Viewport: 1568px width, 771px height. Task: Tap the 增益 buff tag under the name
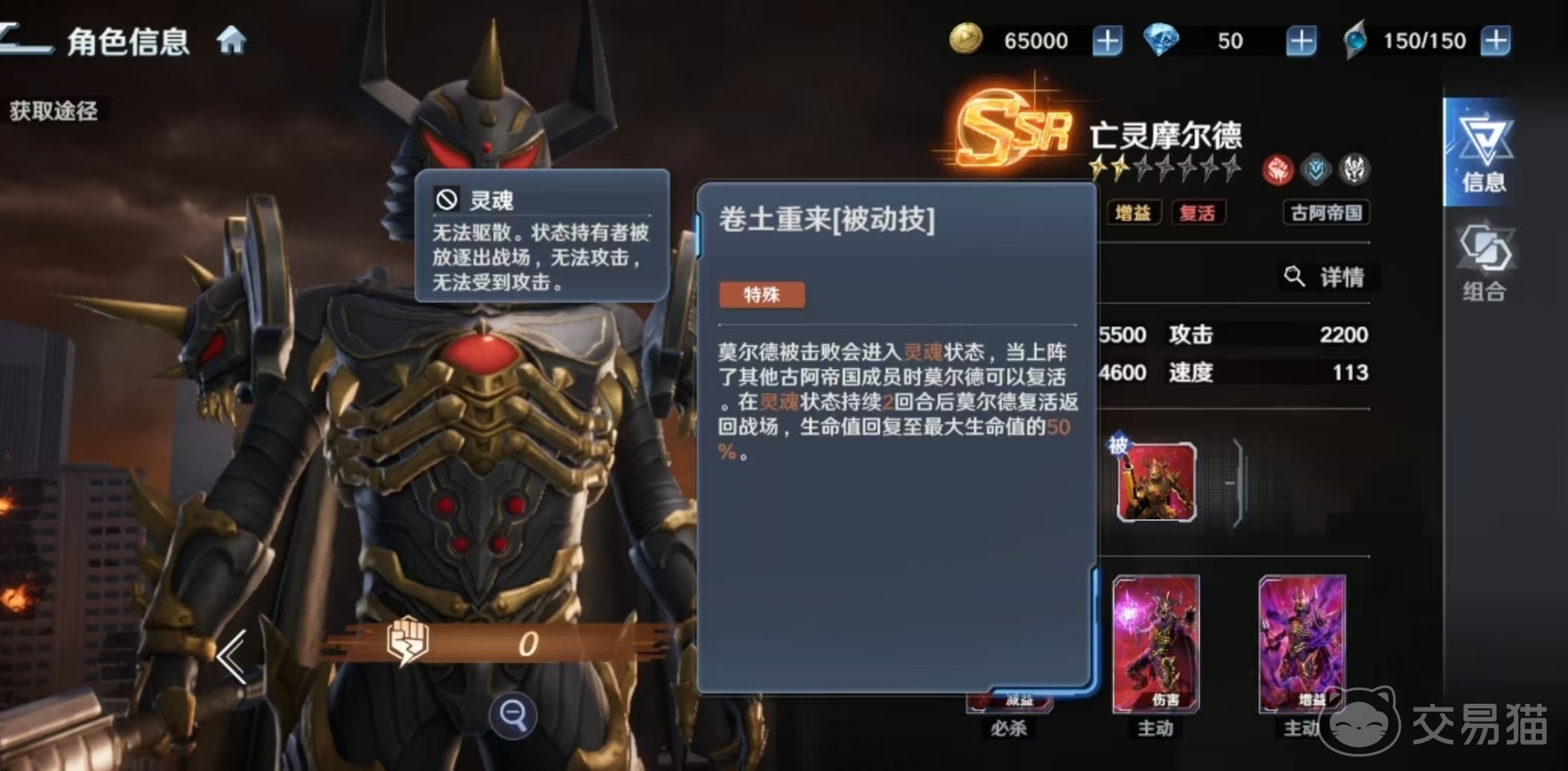click(1133, 213)
